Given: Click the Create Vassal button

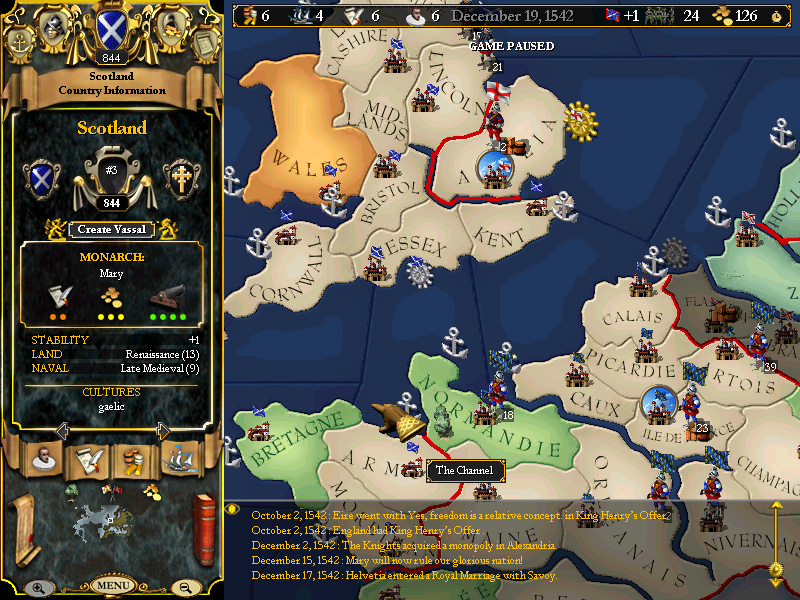Looking at the screenshot, I should (x=112, y=230).
